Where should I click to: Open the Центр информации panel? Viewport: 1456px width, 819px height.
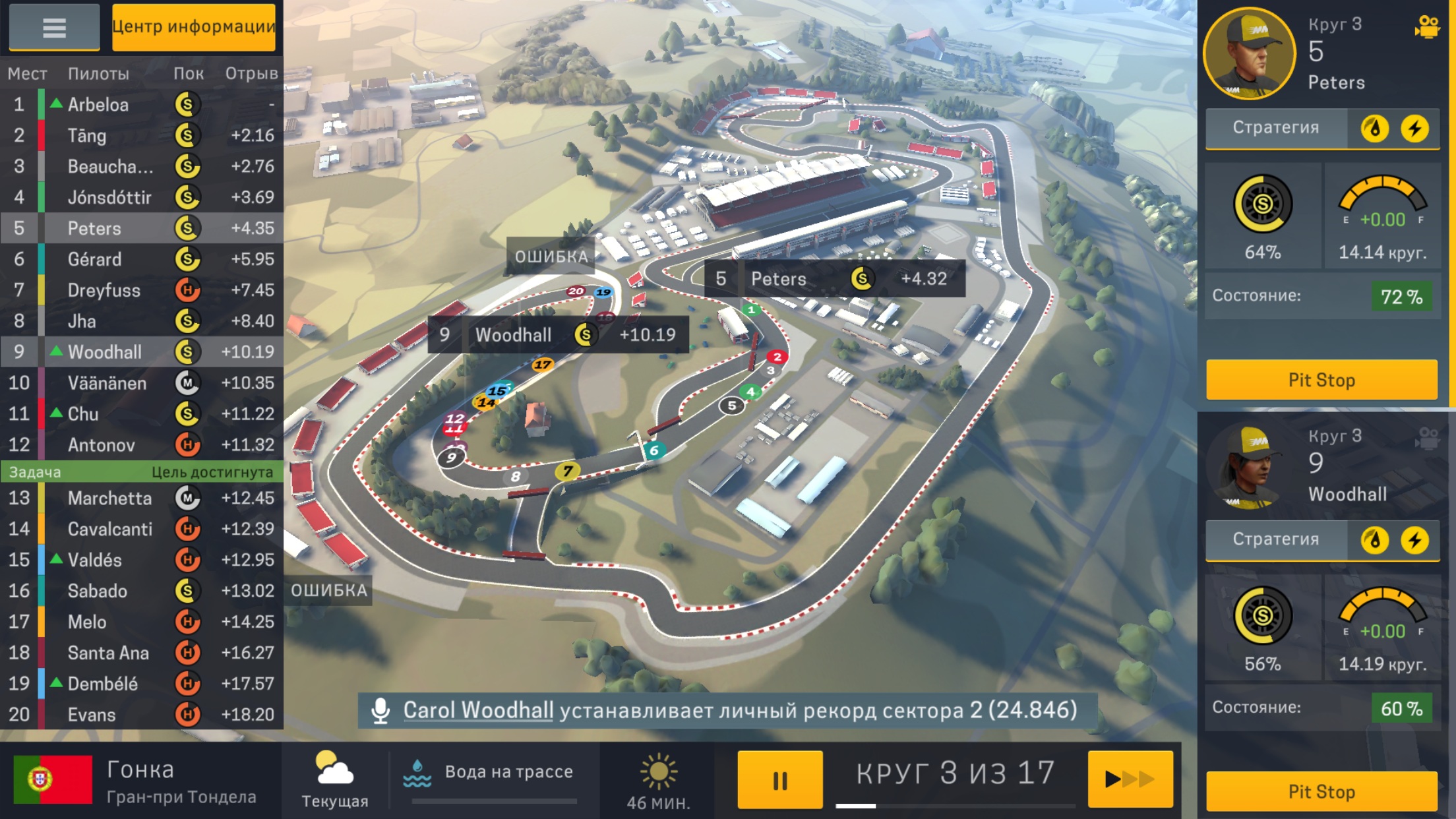point(193,27)
